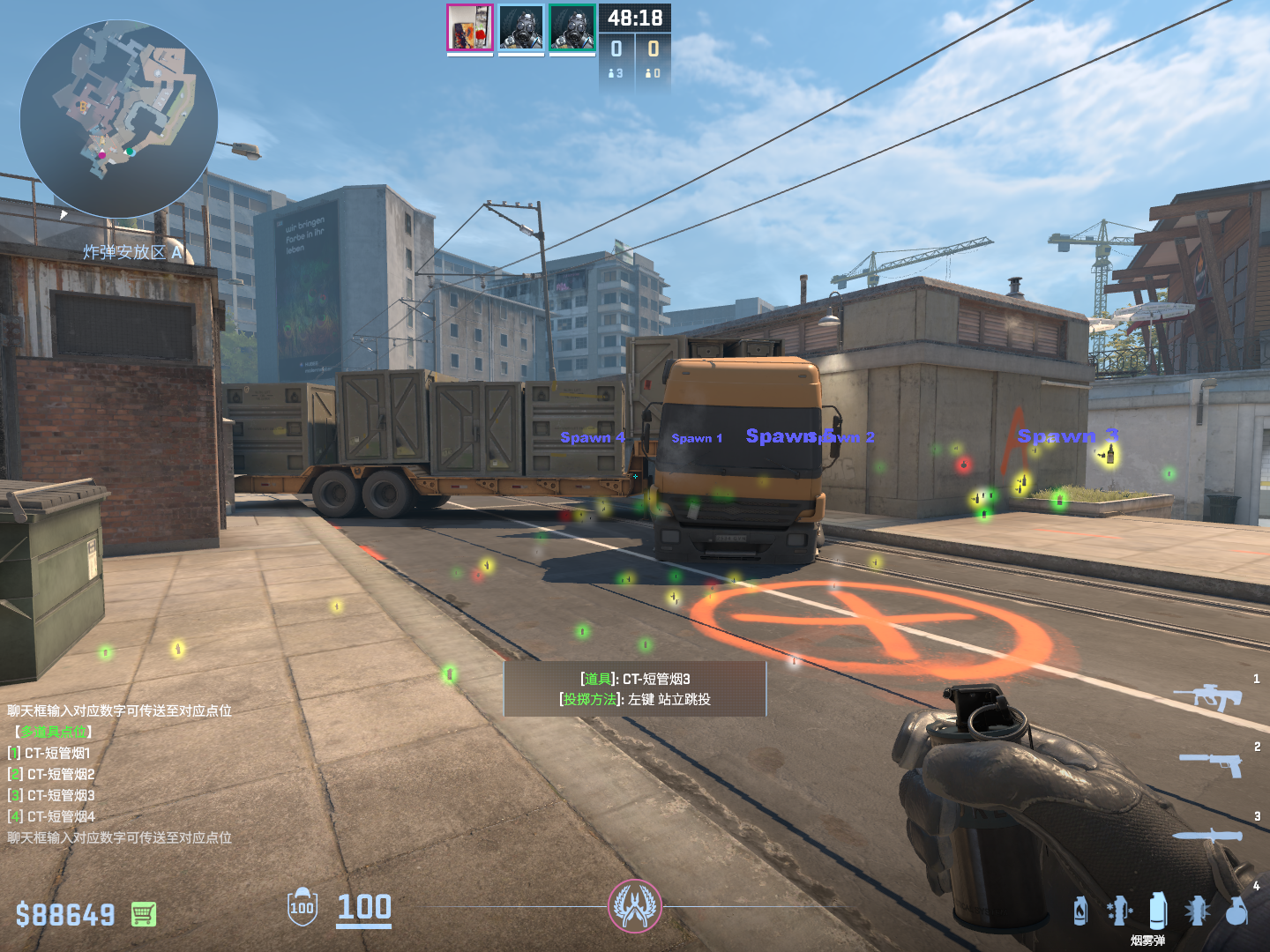Switch to the silenced pistol slot
This screenshot has height=952, width=1270.
tap(1212, 763)
